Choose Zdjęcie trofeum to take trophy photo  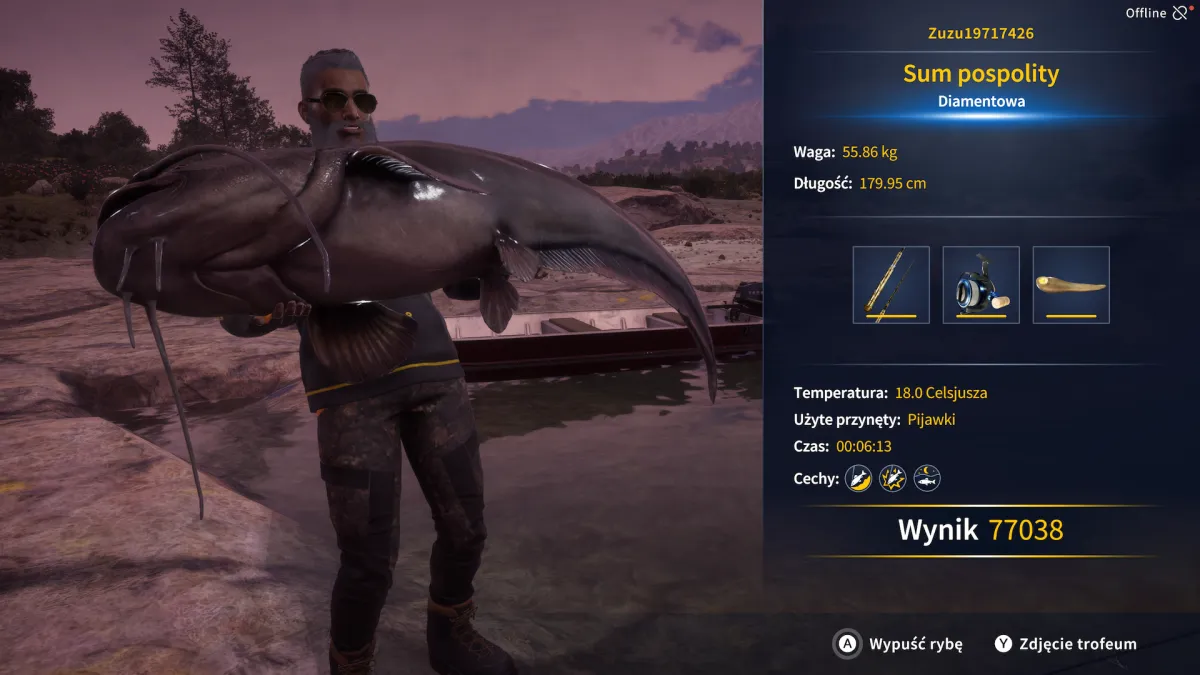[1065, 644]
